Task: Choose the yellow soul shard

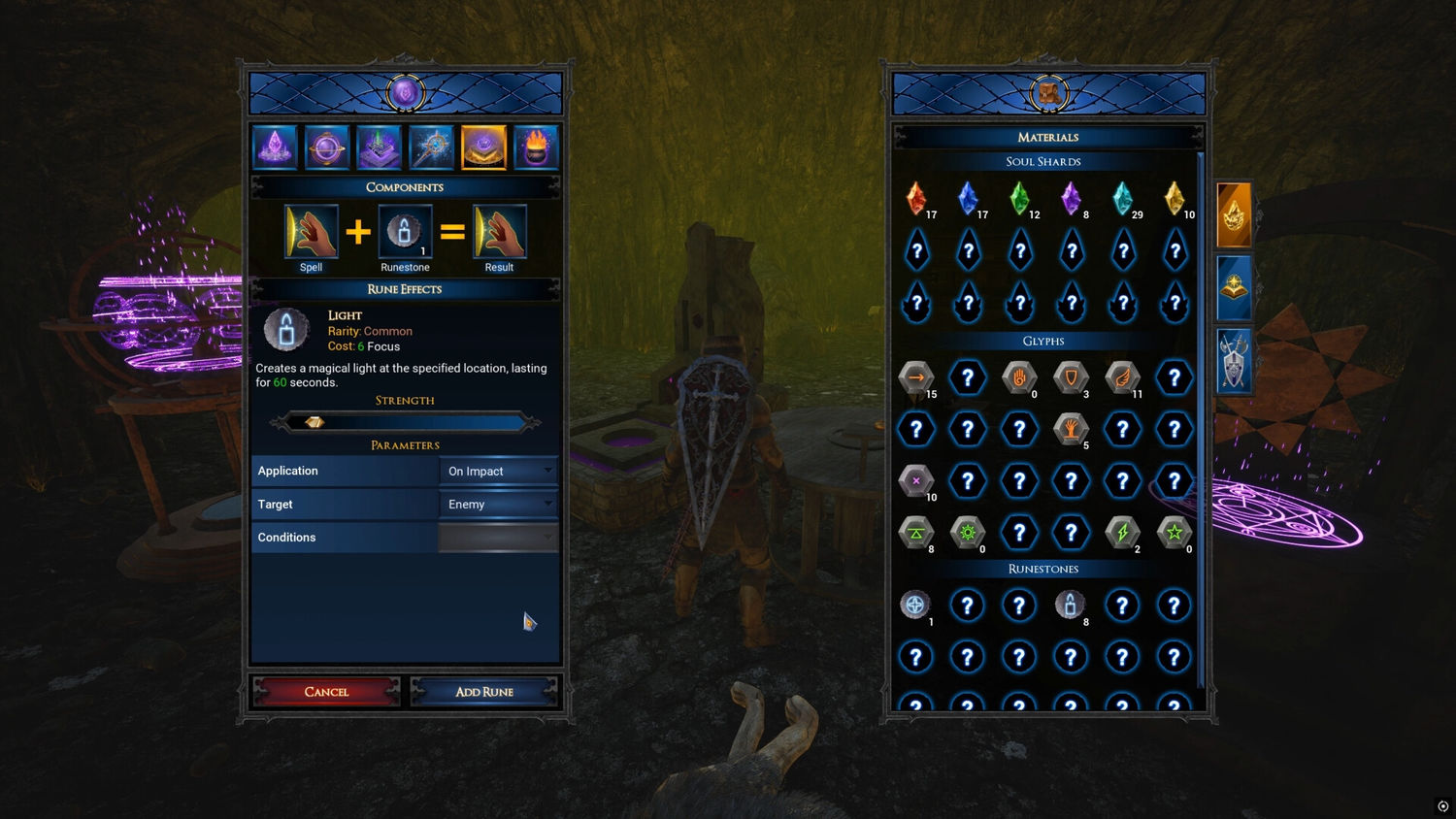Action: [1175, 199]
